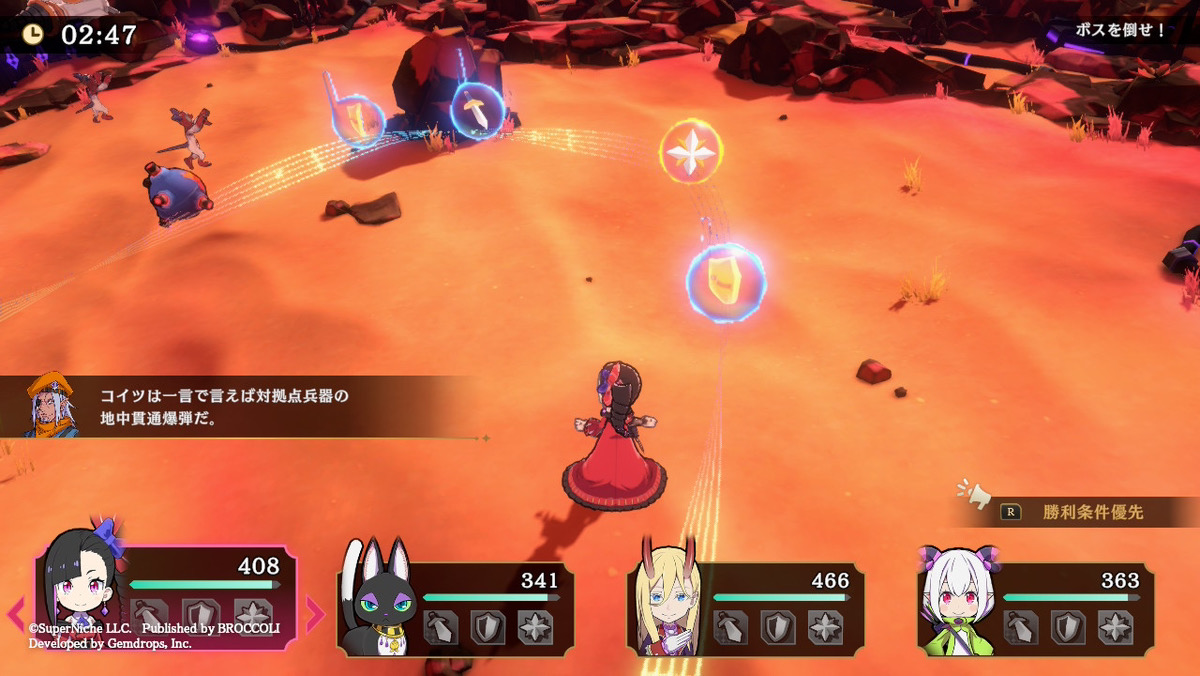Click the blonde horned girl's star icon

[x=825, y=627]
